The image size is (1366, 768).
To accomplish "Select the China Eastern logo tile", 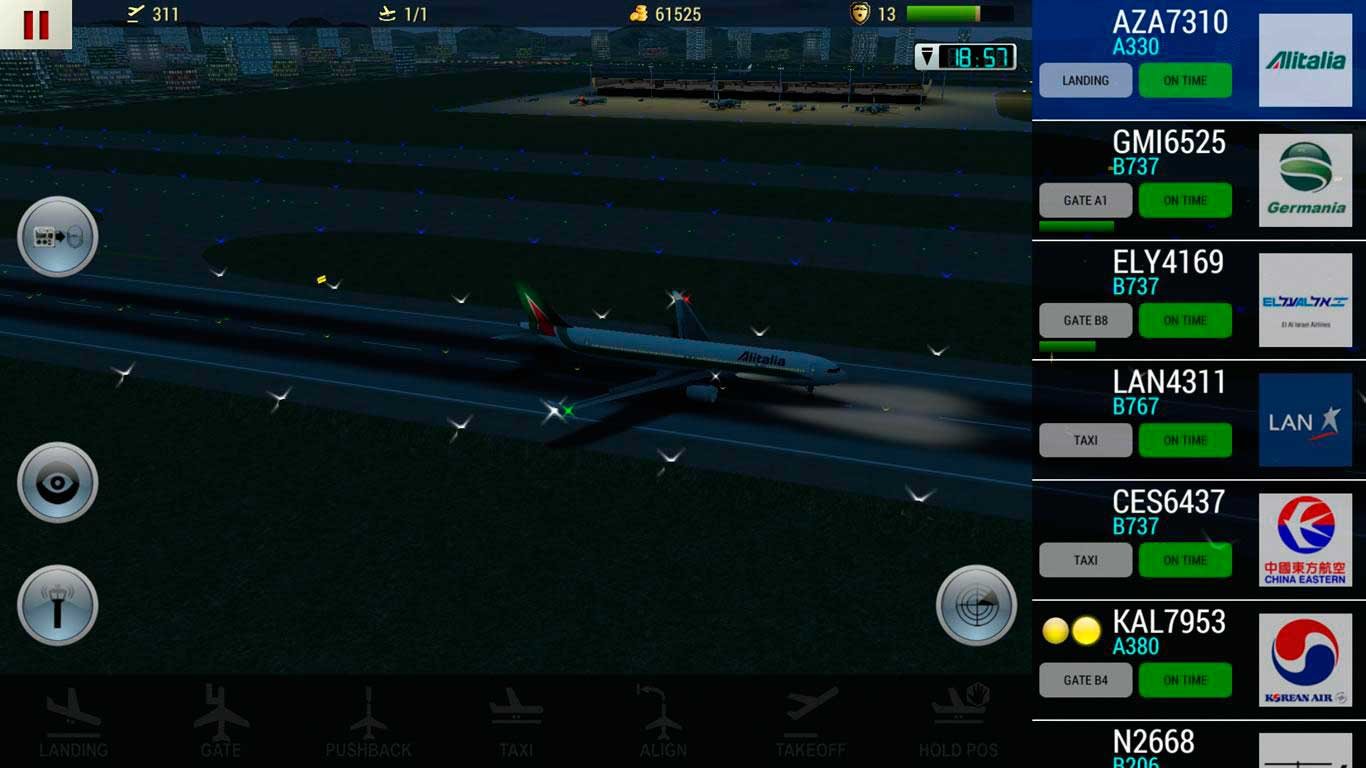I will 1305,540.
